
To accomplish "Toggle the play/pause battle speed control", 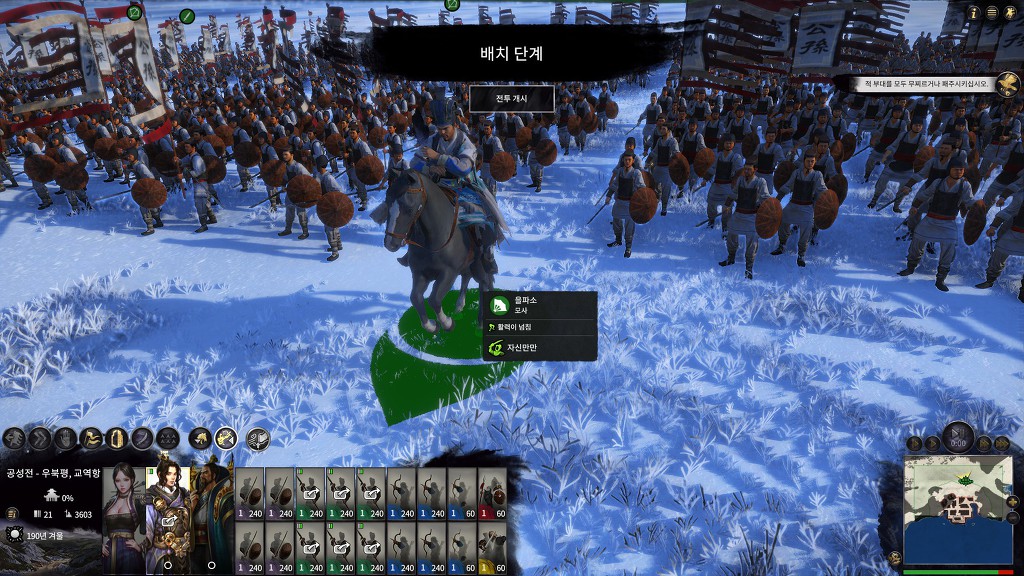I will (x=958, y=438).
